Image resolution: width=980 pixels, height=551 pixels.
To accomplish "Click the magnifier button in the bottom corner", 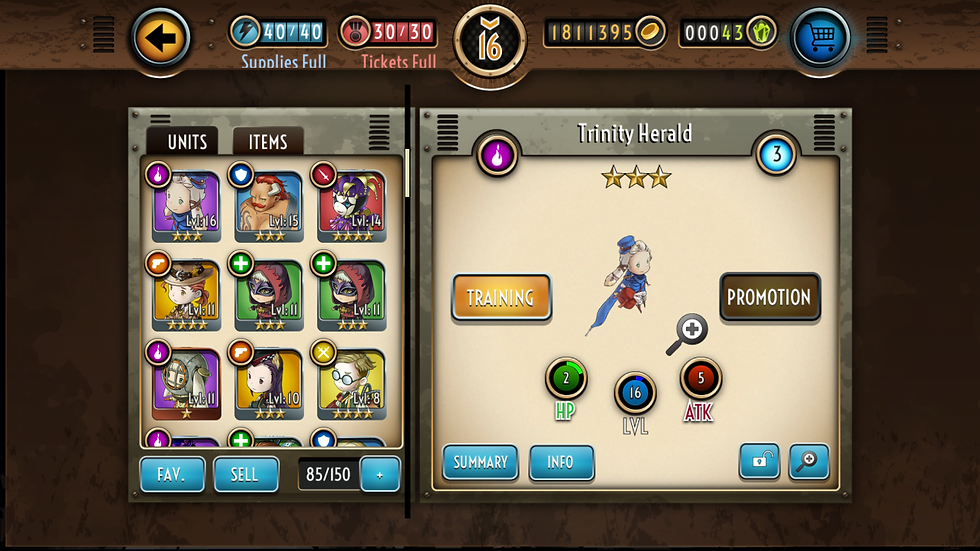I will (x=809, y=461).
